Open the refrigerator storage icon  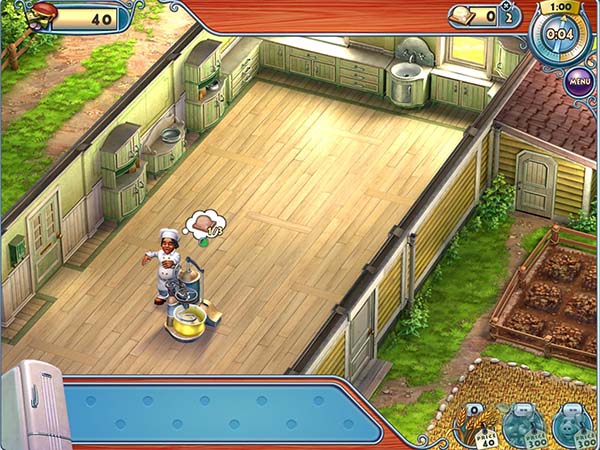pyautogui.click(x=33, y=406)
